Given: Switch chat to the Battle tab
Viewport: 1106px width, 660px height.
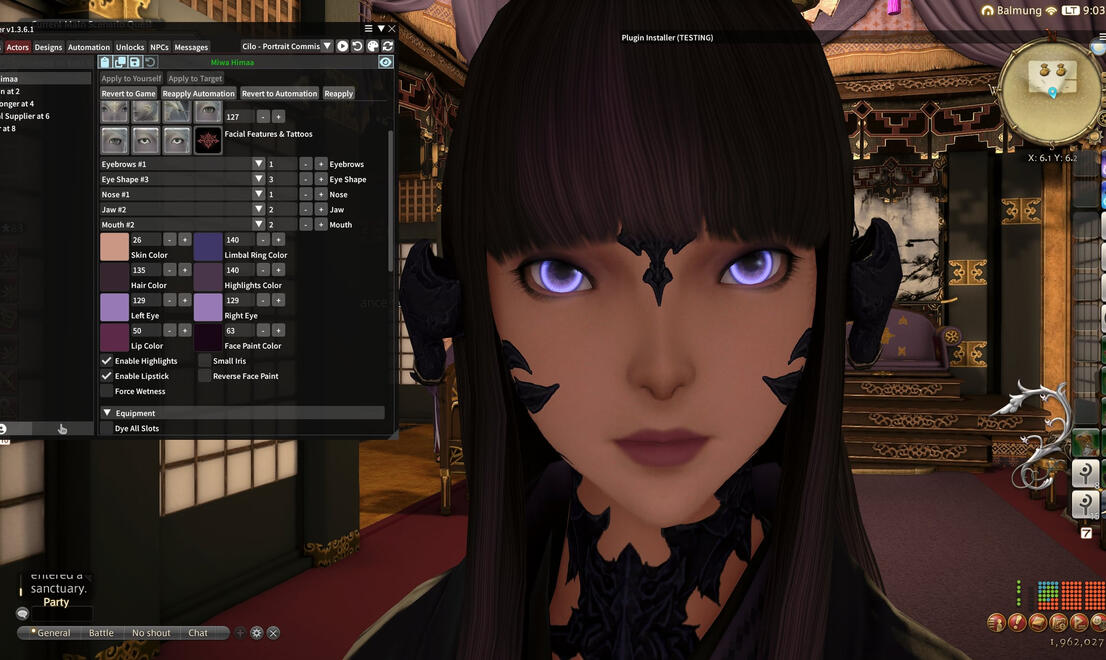Looking at the screenshot, I should 101,633.
